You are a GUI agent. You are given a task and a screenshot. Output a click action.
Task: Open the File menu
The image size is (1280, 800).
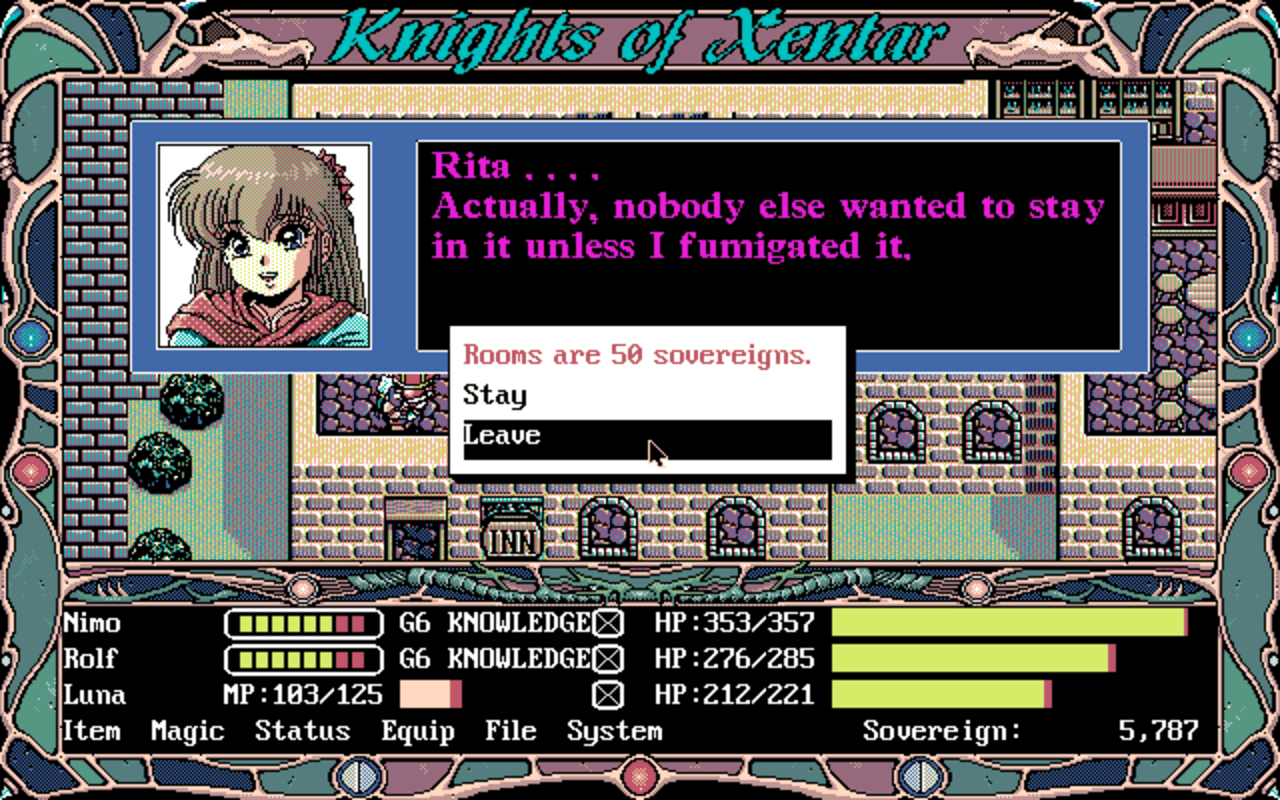511,731
